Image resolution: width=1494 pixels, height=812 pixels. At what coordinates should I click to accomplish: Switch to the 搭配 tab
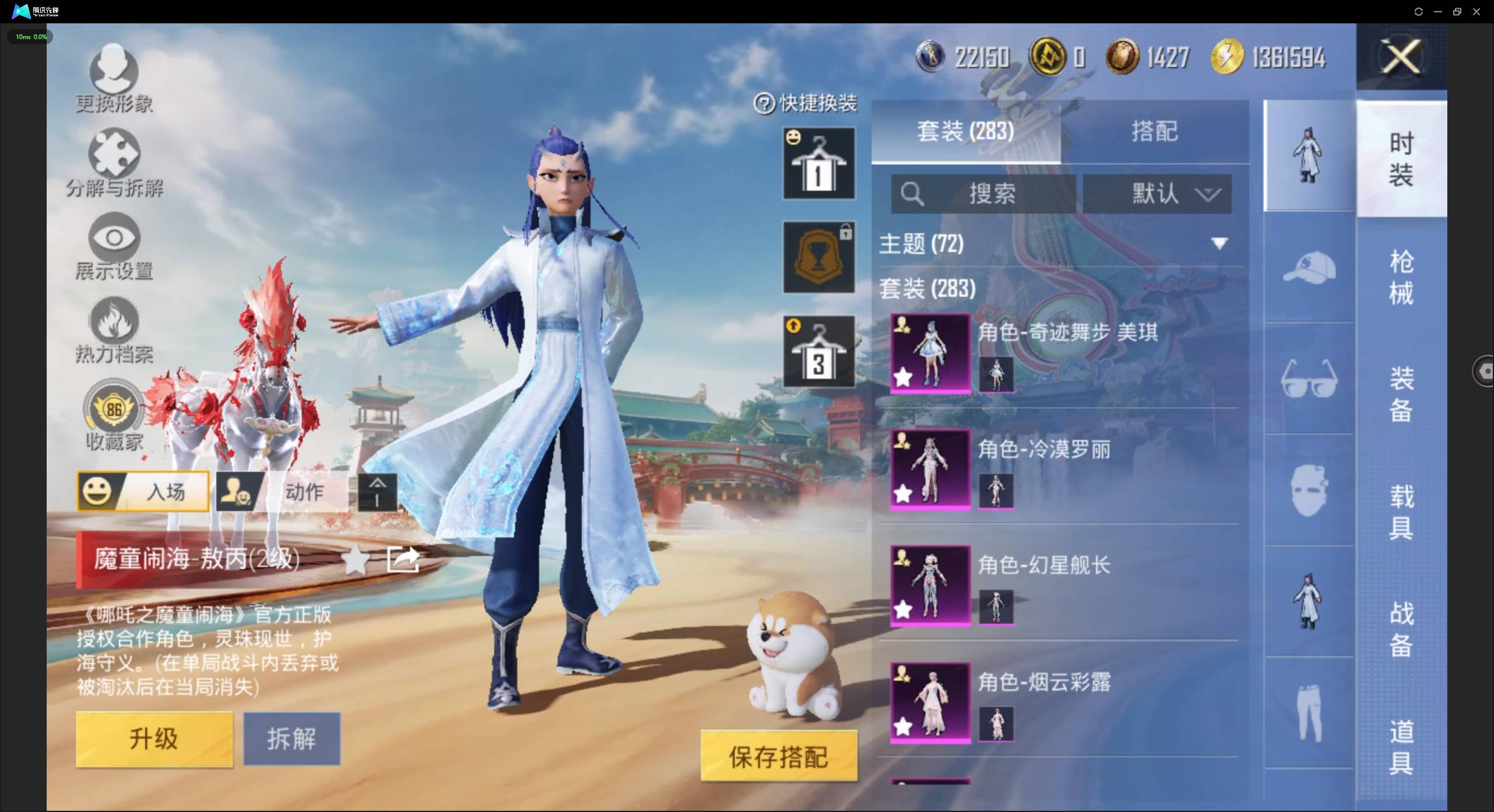[x=1154, y=132]
